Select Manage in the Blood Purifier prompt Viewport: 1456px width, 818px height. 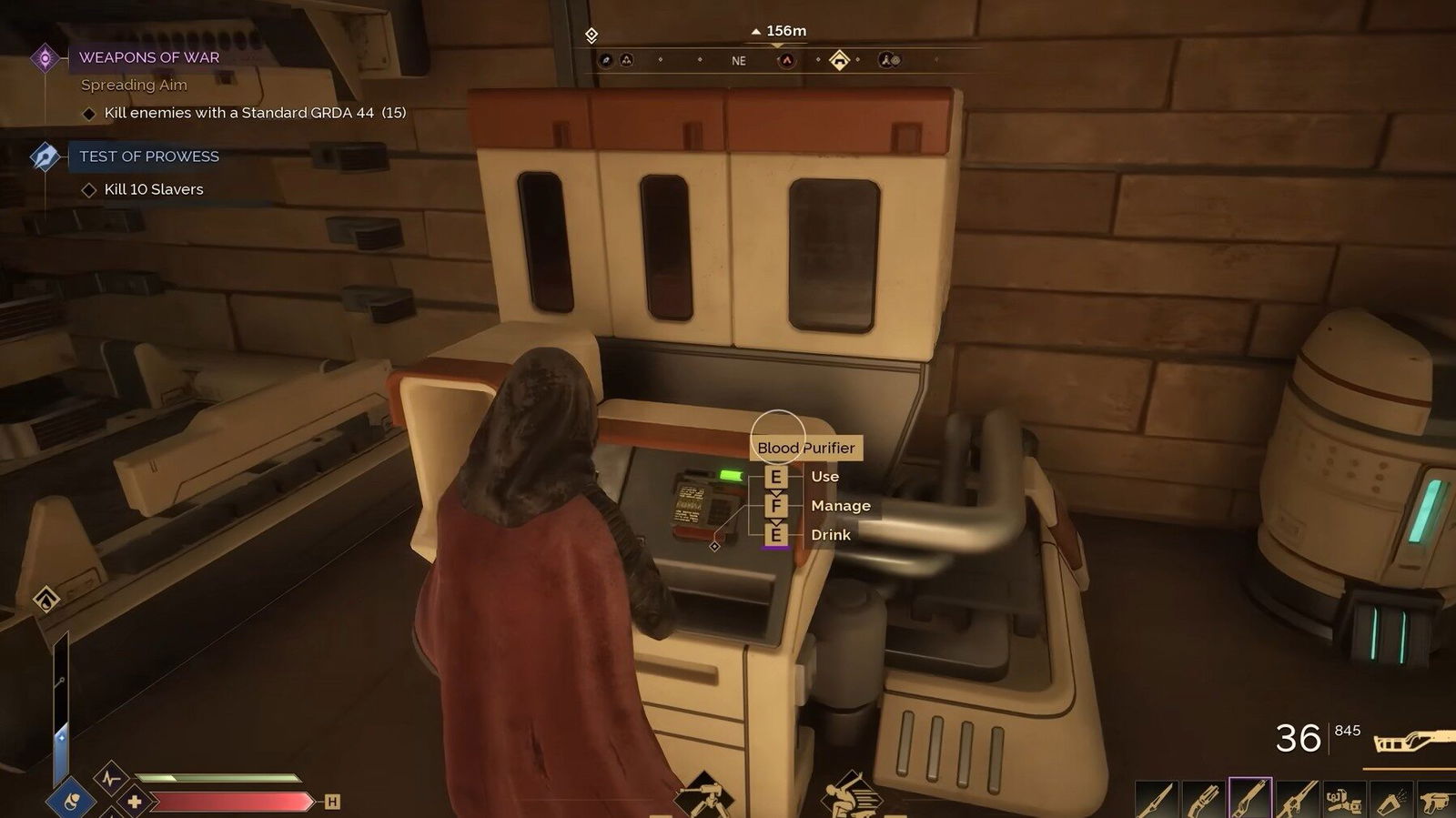tap(840, 506)
